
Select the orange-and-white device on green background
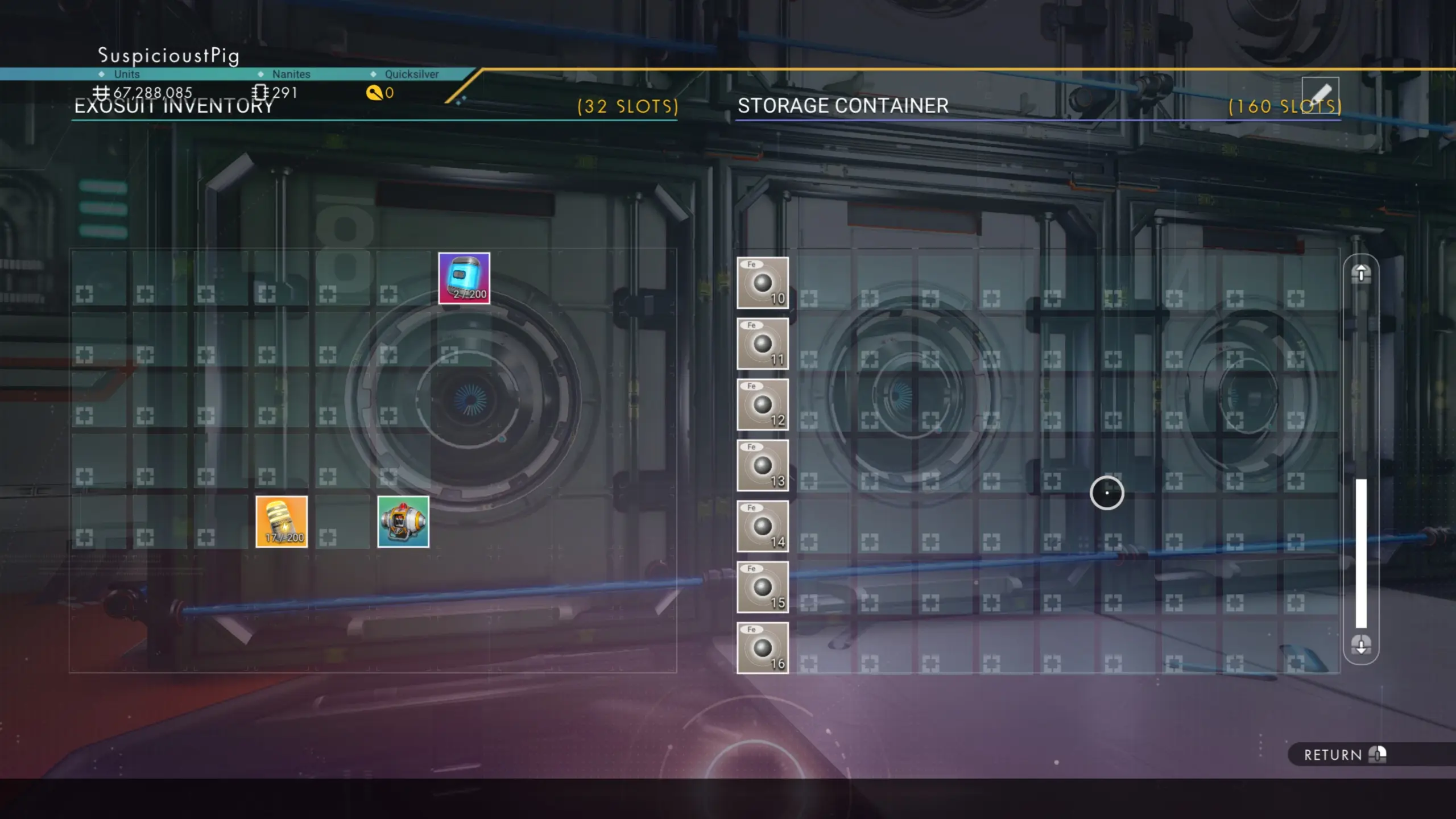click(403, 522)
